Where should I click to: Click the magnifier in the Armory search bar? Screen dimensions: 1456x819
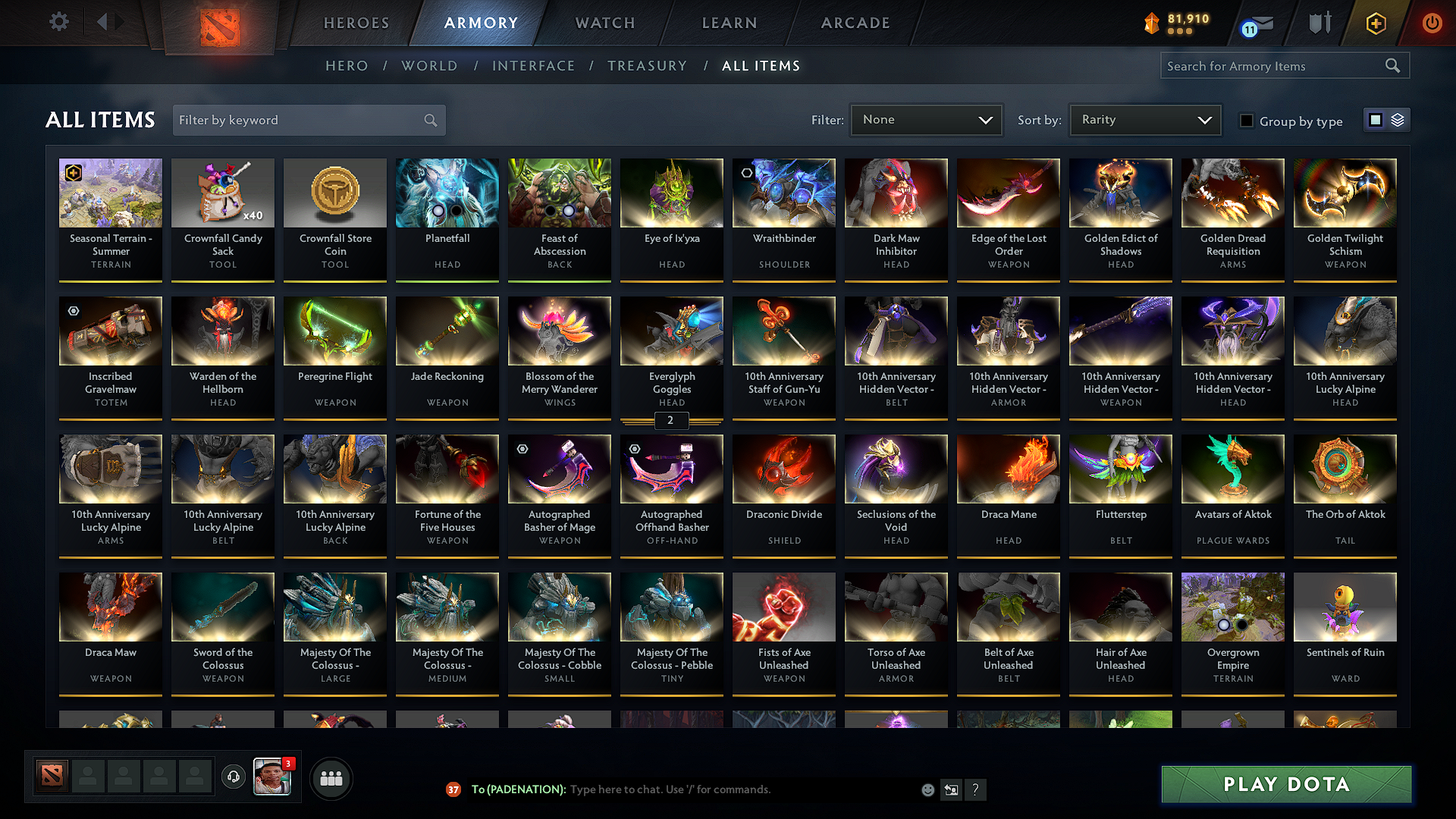point(1393,65)
